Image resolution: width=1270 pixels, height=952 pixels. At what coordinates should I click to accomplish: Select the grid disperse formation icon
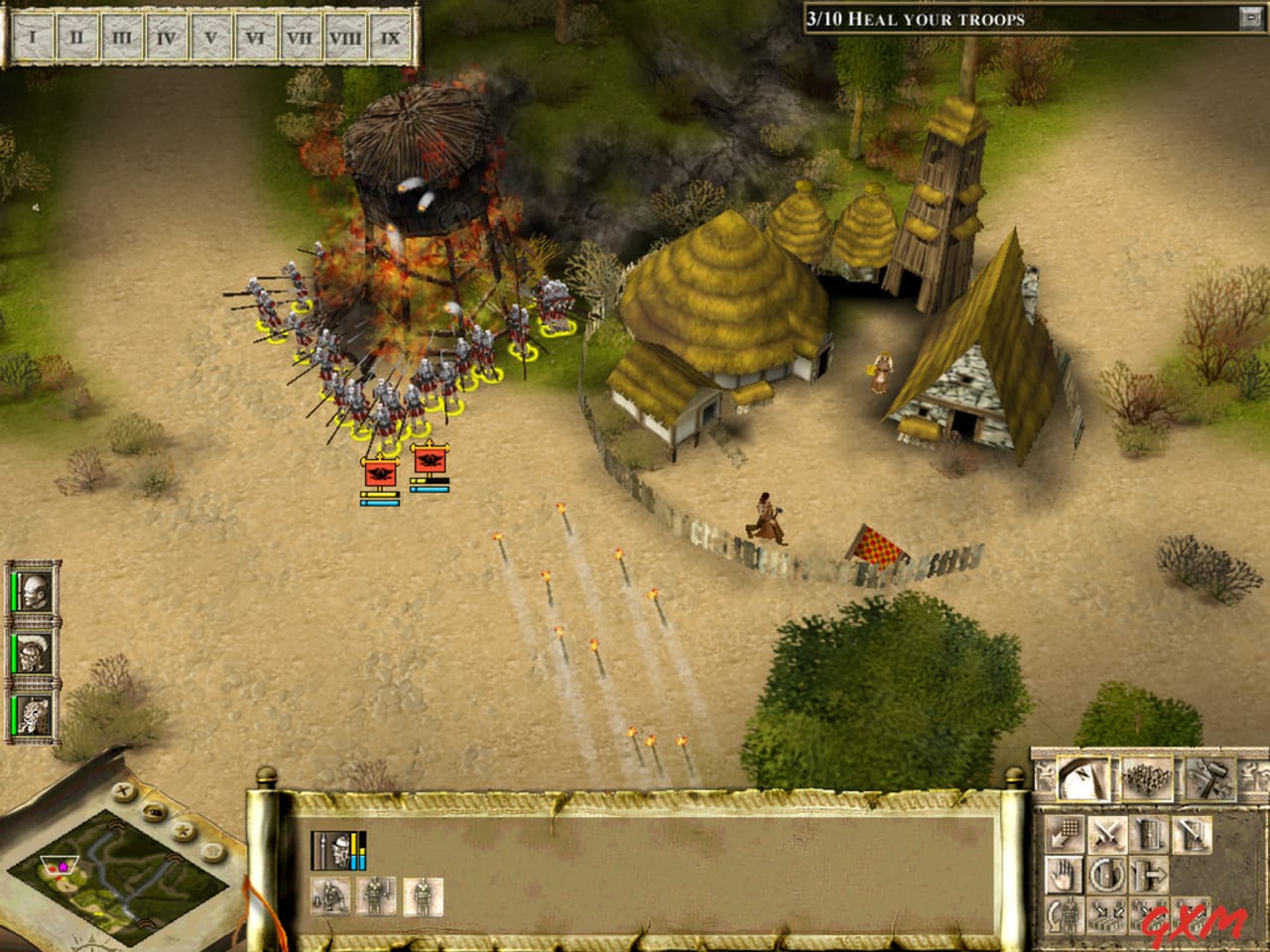[1065, 834]
